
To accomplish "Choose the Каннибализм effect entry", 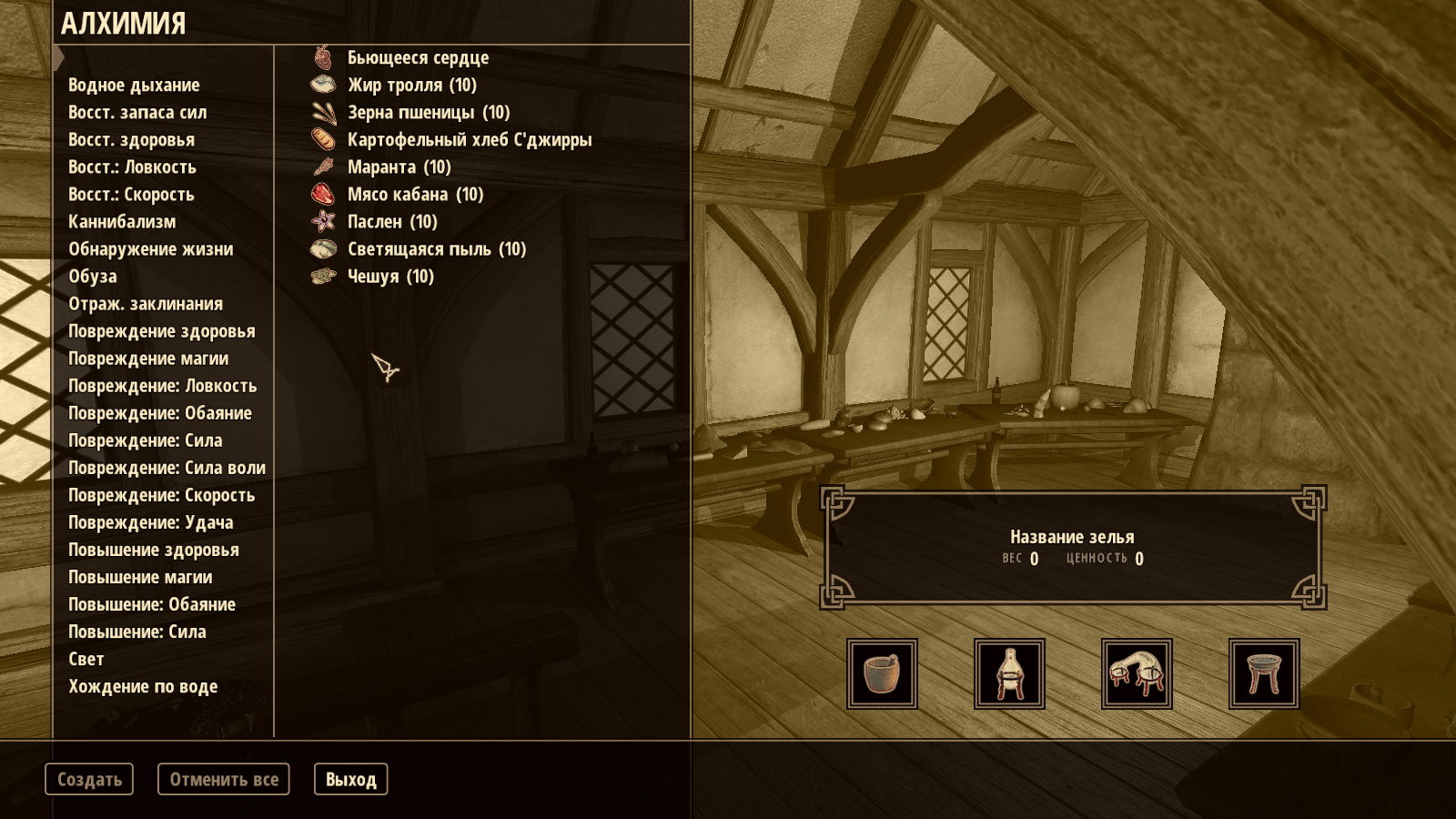I will click(x=122, y=221).
